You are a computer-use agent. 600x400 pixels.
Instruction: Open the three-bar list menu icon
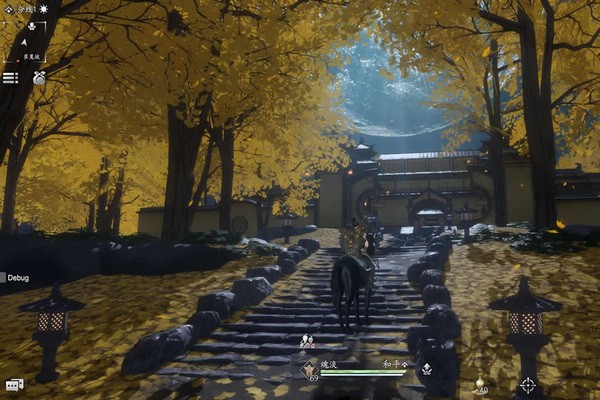[10, 77]
